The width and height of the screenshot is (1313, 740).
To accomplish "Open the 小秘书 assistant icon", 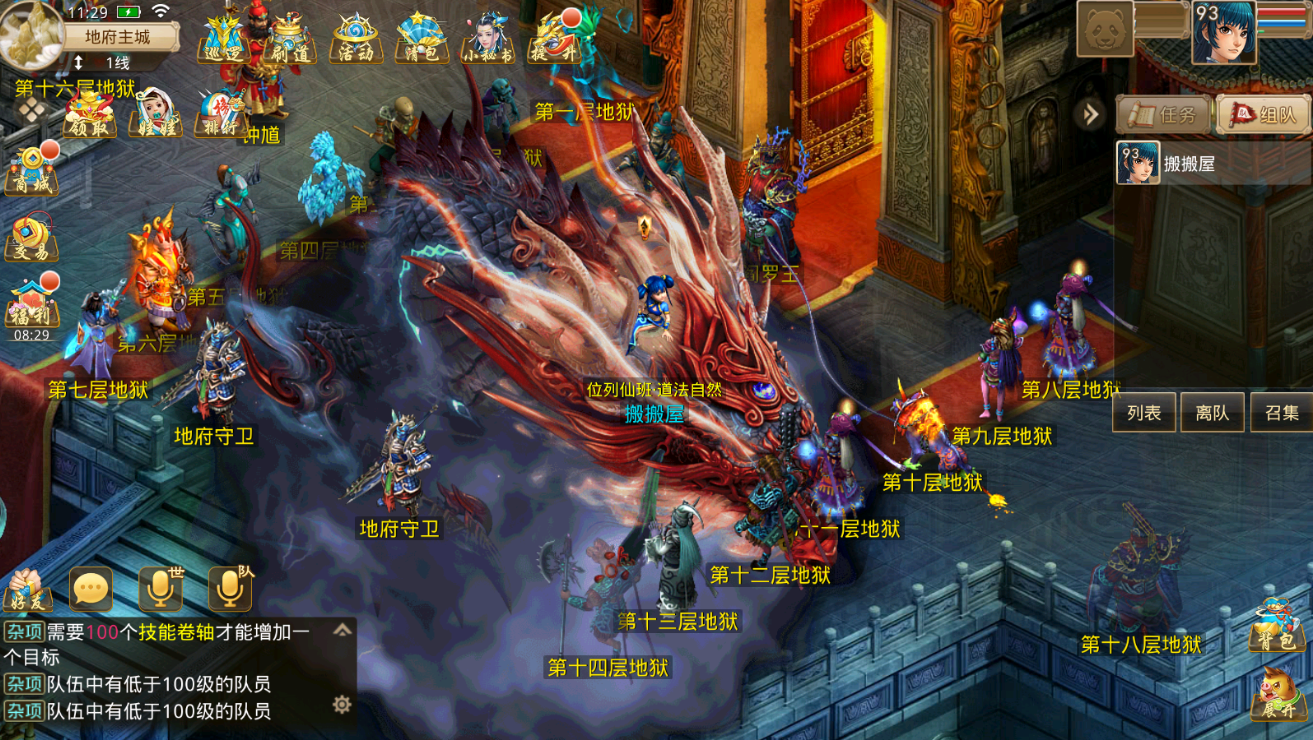I will tap(488, 38).
